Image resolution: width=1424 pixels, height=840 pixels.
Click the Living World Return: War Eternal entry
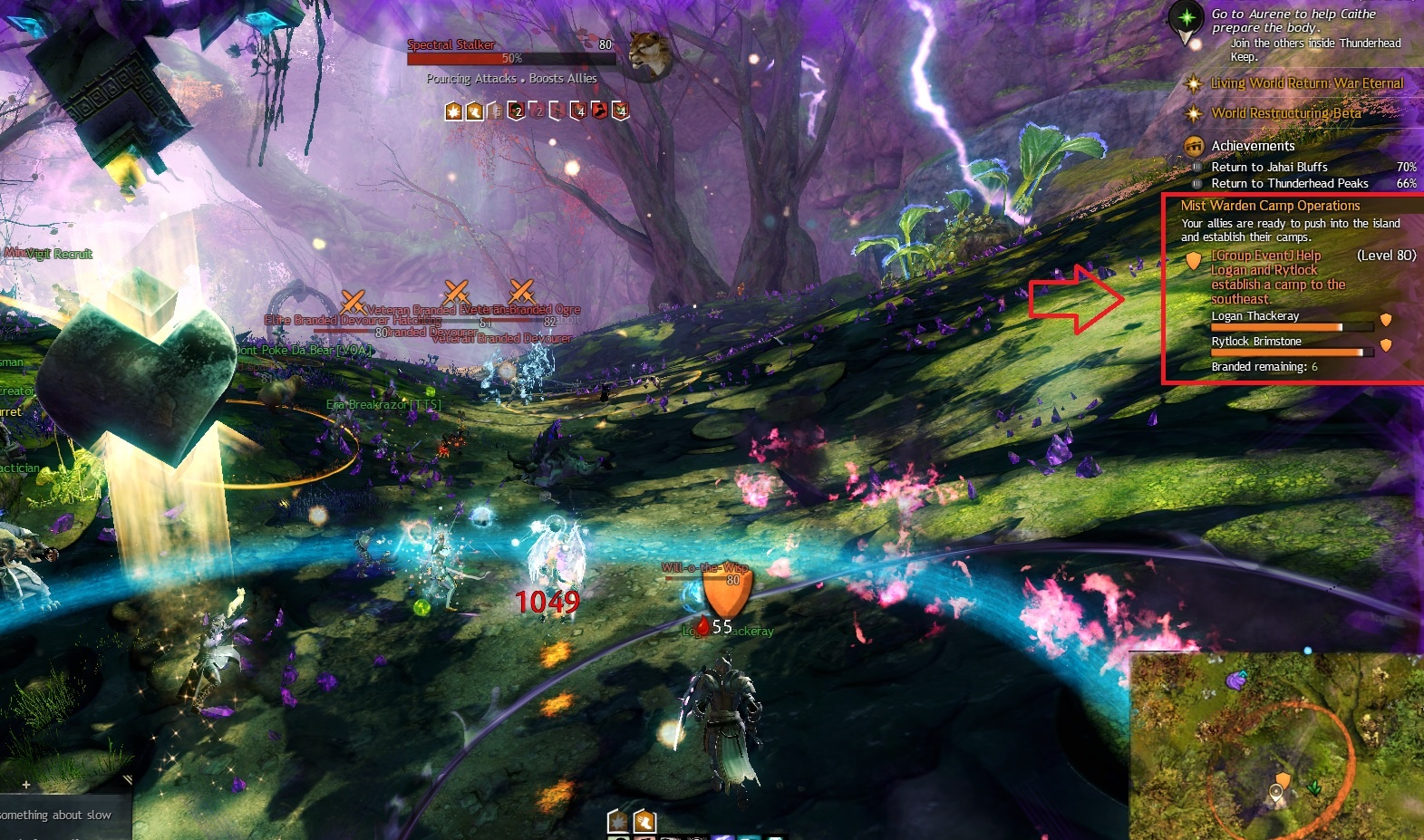(1306, 83)
